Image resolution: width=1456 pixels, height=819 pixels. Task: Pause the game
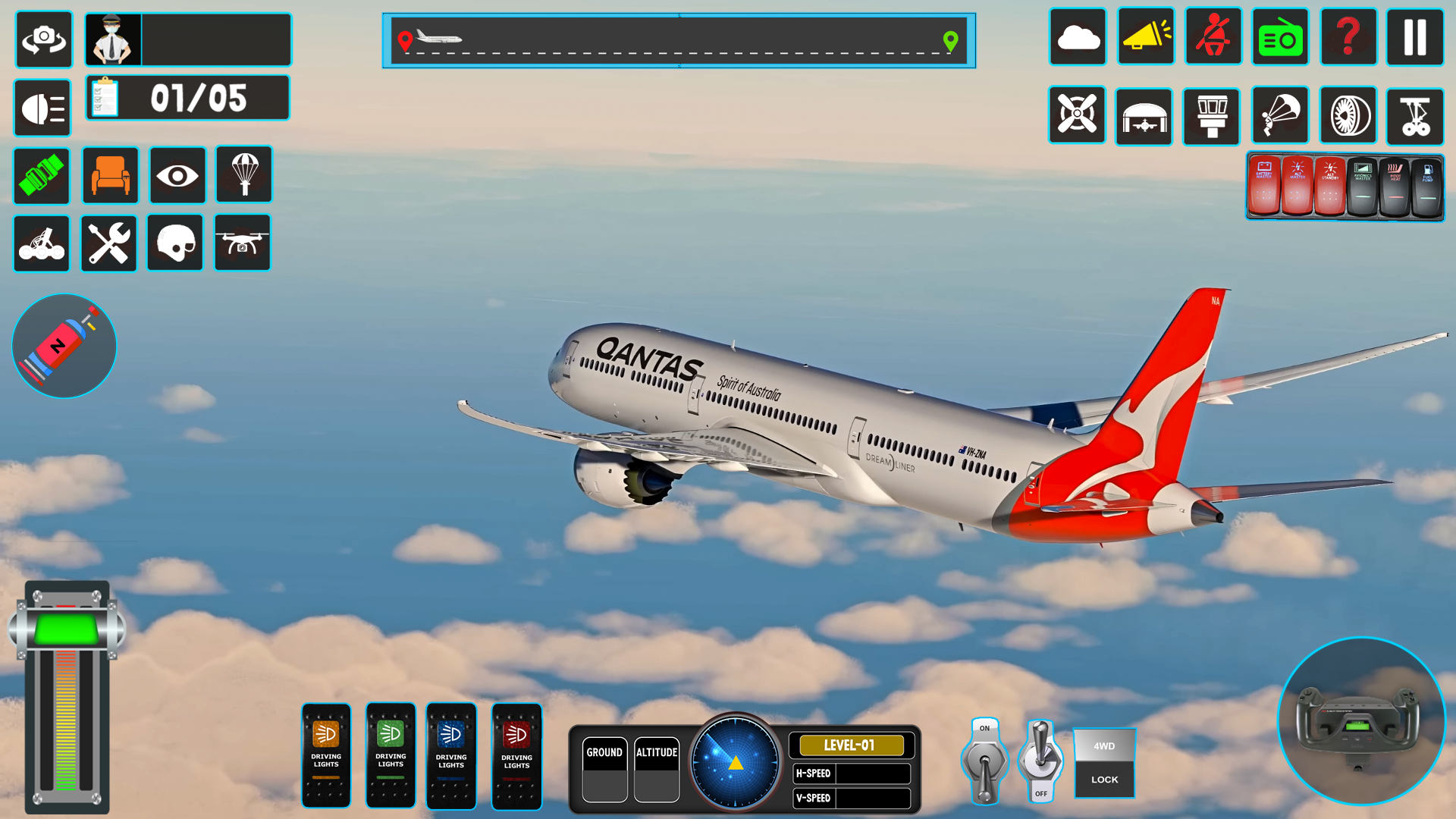(x=1415, y=36)
